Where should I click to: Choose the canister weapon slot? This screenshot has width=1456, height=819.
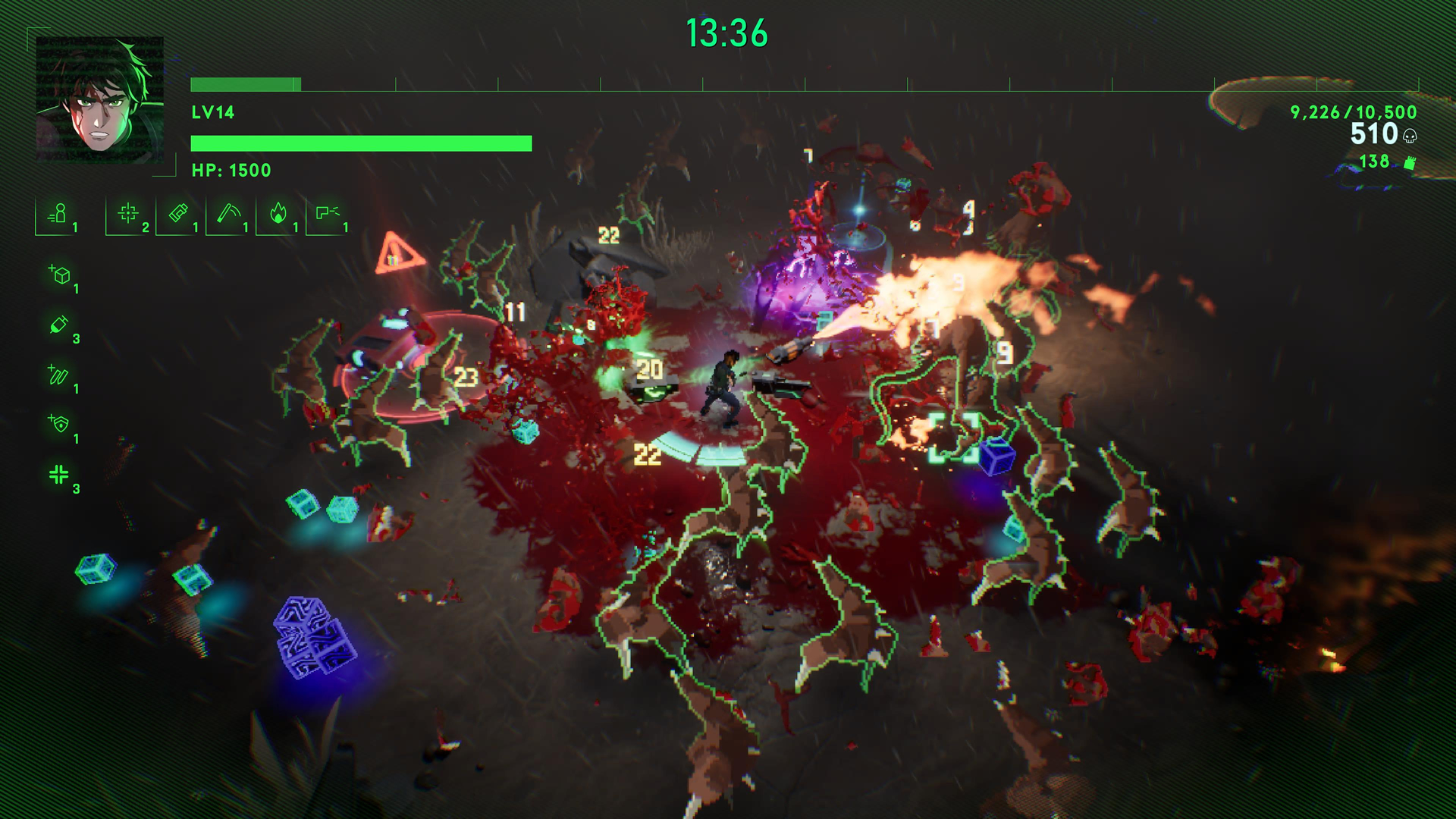click(x=178, y=215)
